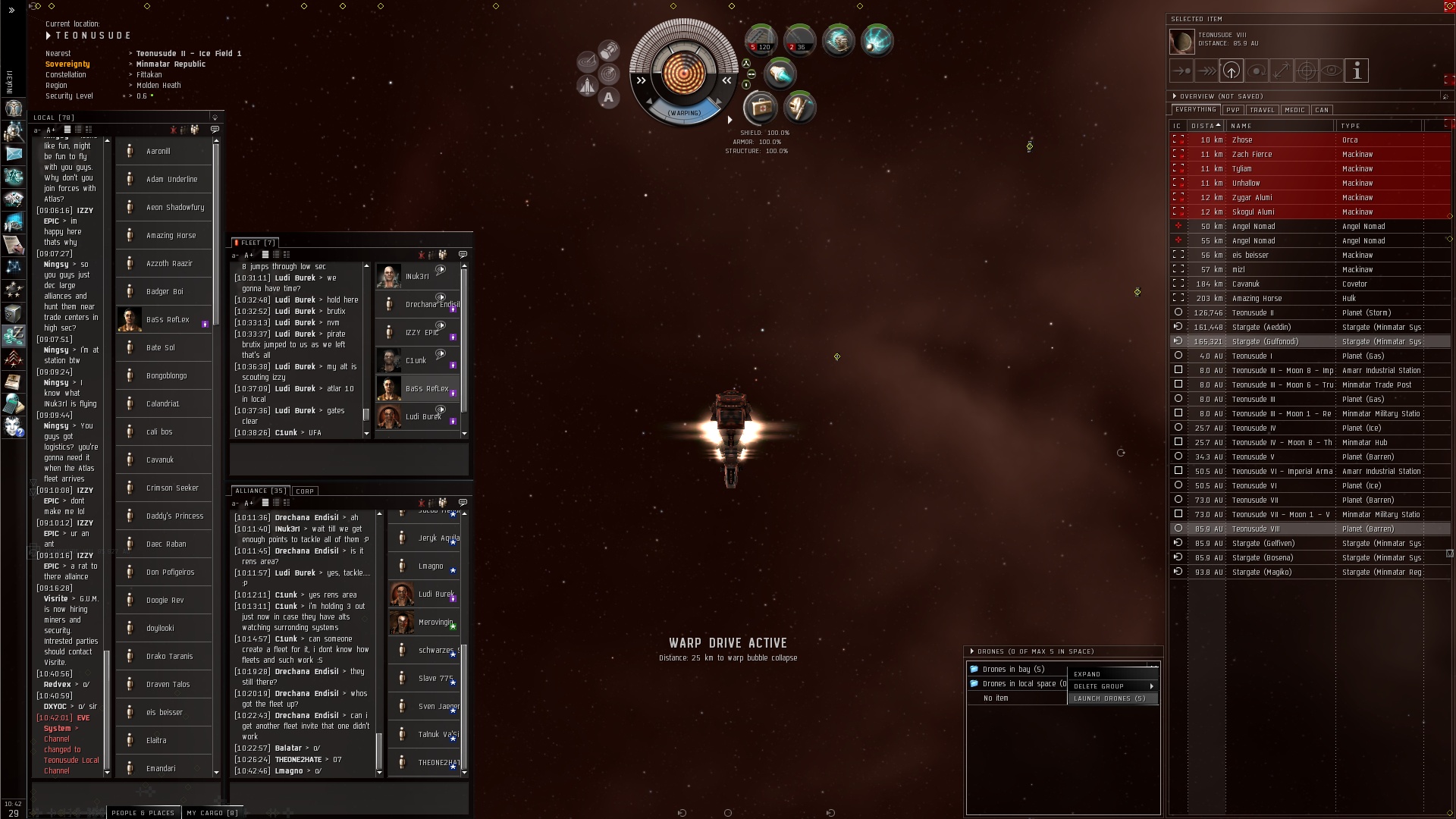1456x819 pixels.
Task: Open the My Cargo window
Action: coord(212,813)
